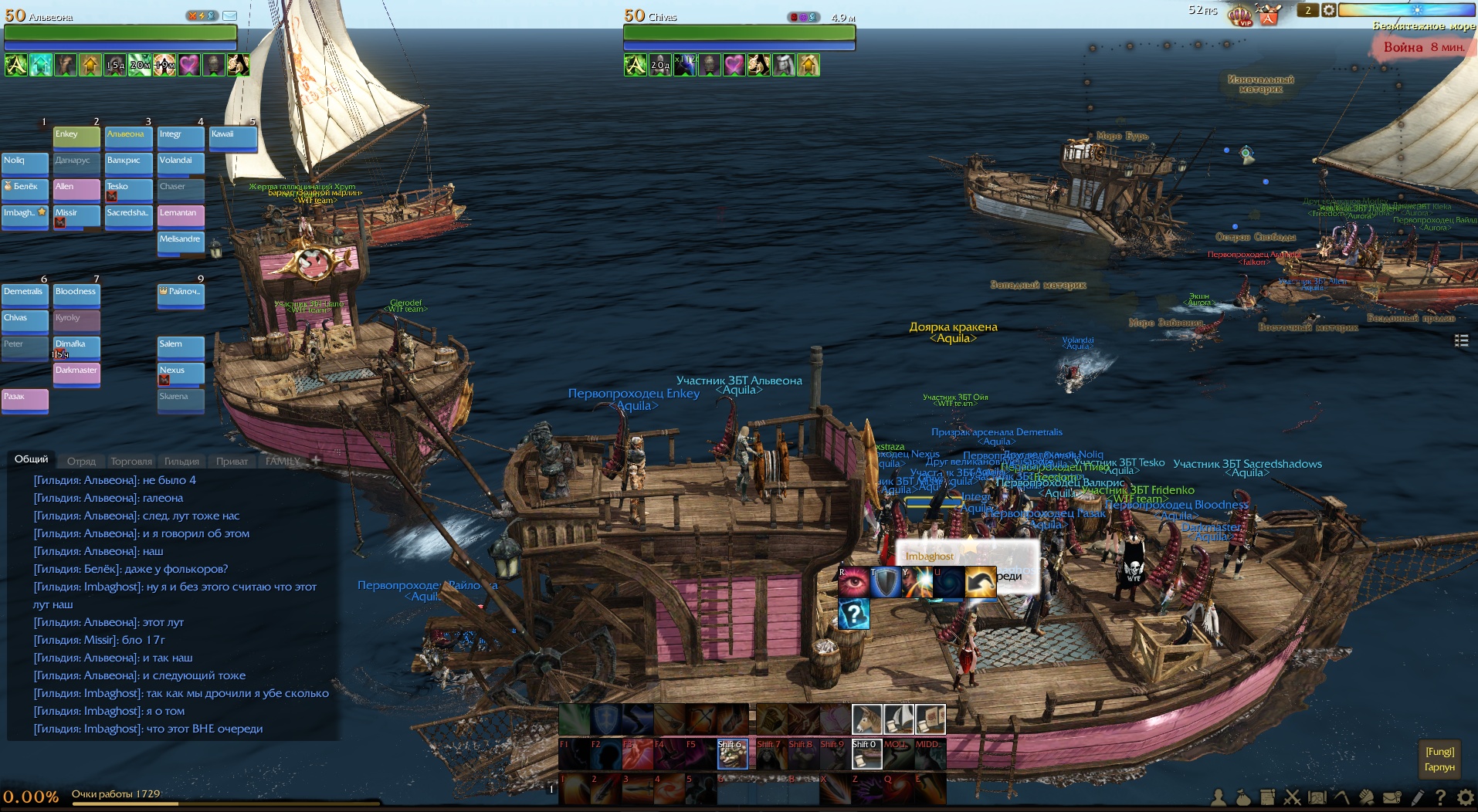This screenshot has width=1478, height=812.
Task: Select raid member Darkmaster
Action: click(x=76, y=373)
